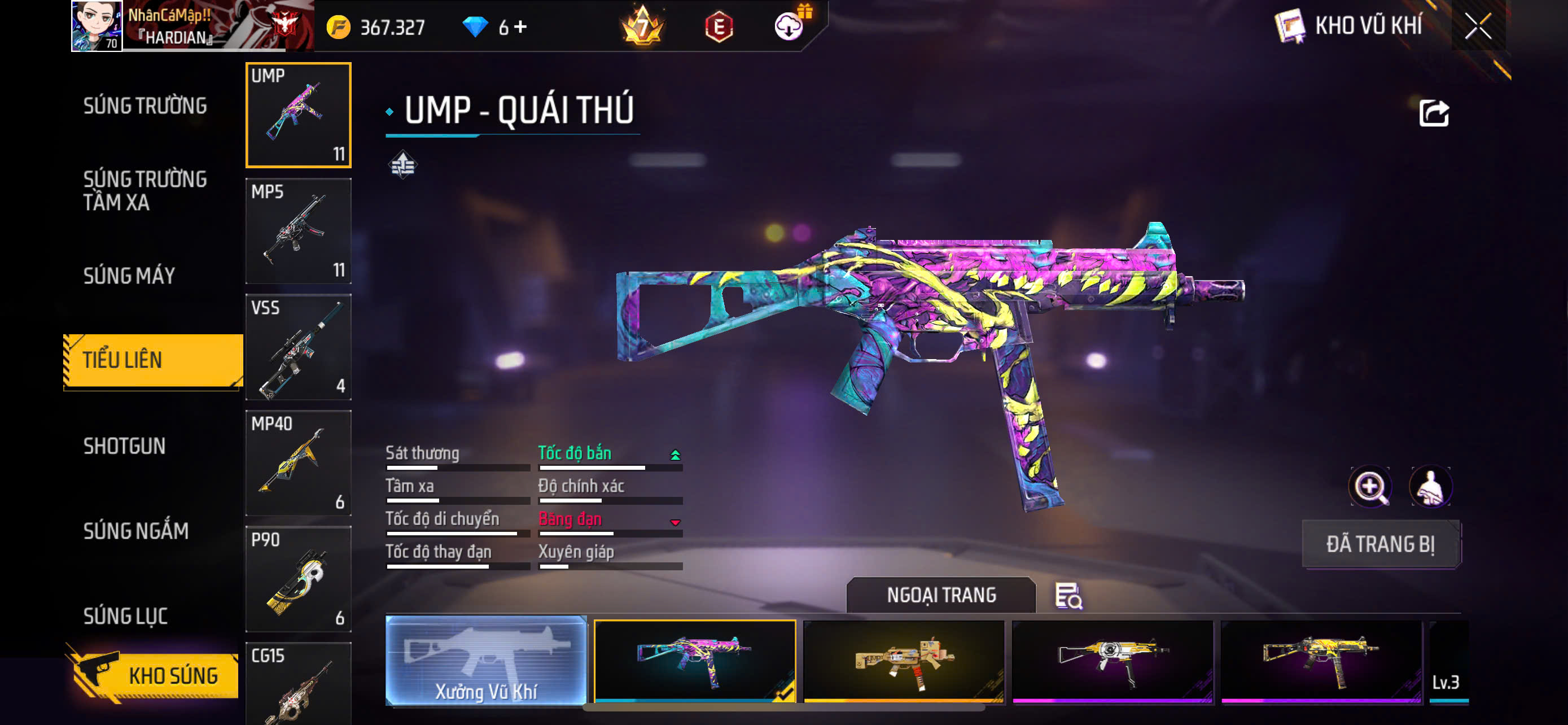Open the Kho Vũ Khí weapon vault
Screen dimensions: 1568x725
(x=1349, y=26)
